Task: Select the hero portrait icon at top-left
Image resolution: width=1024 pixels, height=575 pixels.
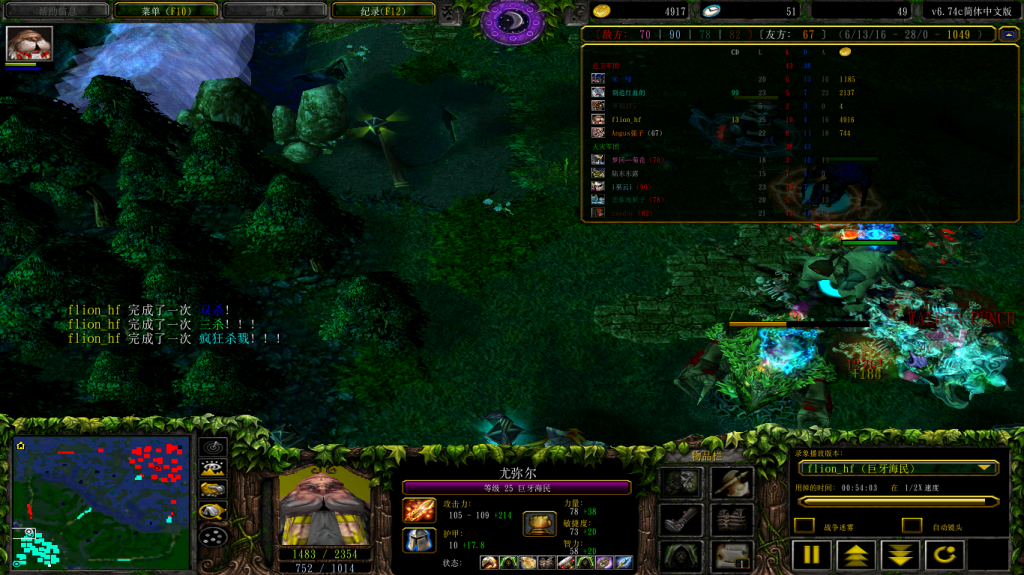Action: pos(29,44)
